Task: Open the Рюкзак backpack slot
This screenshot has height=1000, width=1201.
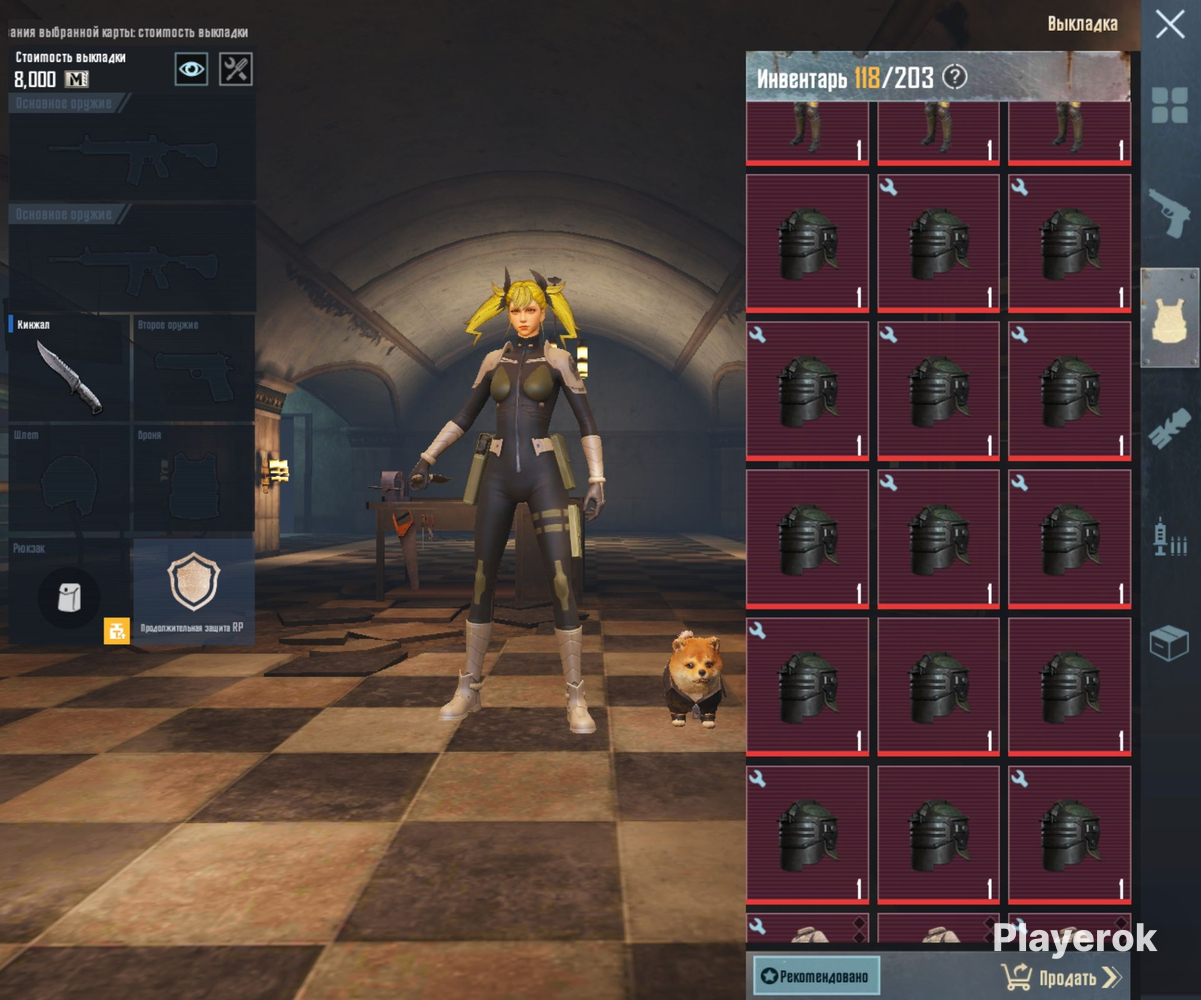Action: click(x=68, y=597)
